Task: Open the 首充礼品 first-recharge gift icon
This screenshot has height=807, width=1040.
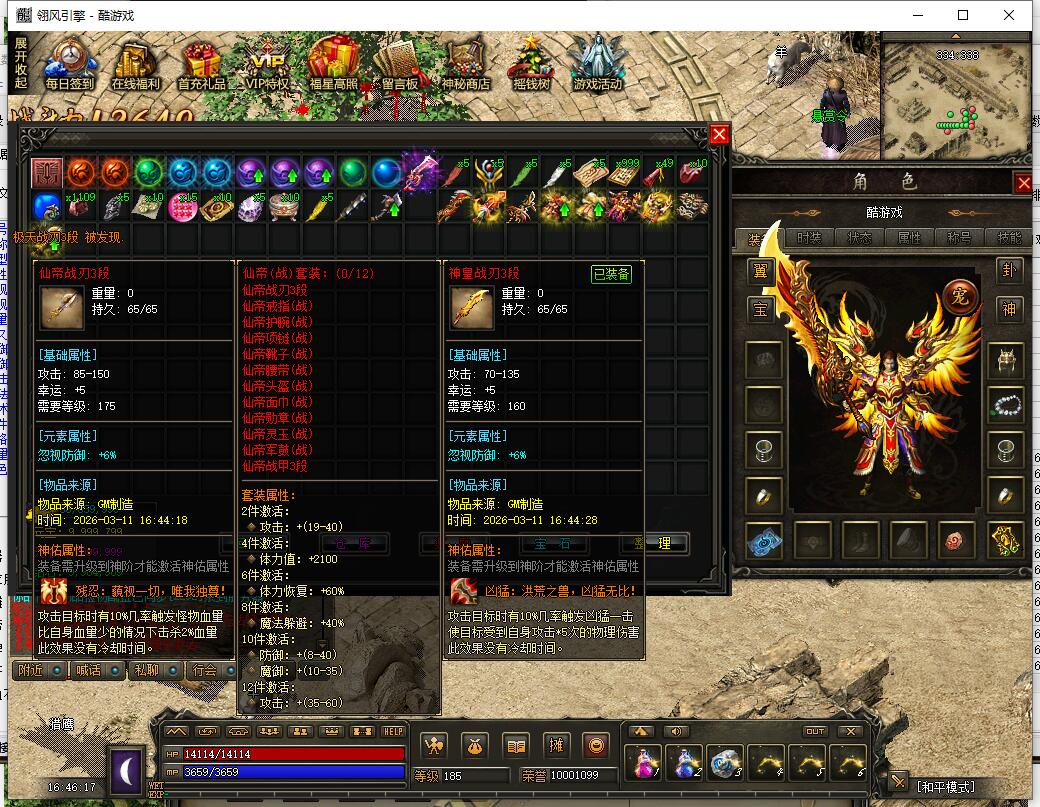Action: [x=201, y=65]
